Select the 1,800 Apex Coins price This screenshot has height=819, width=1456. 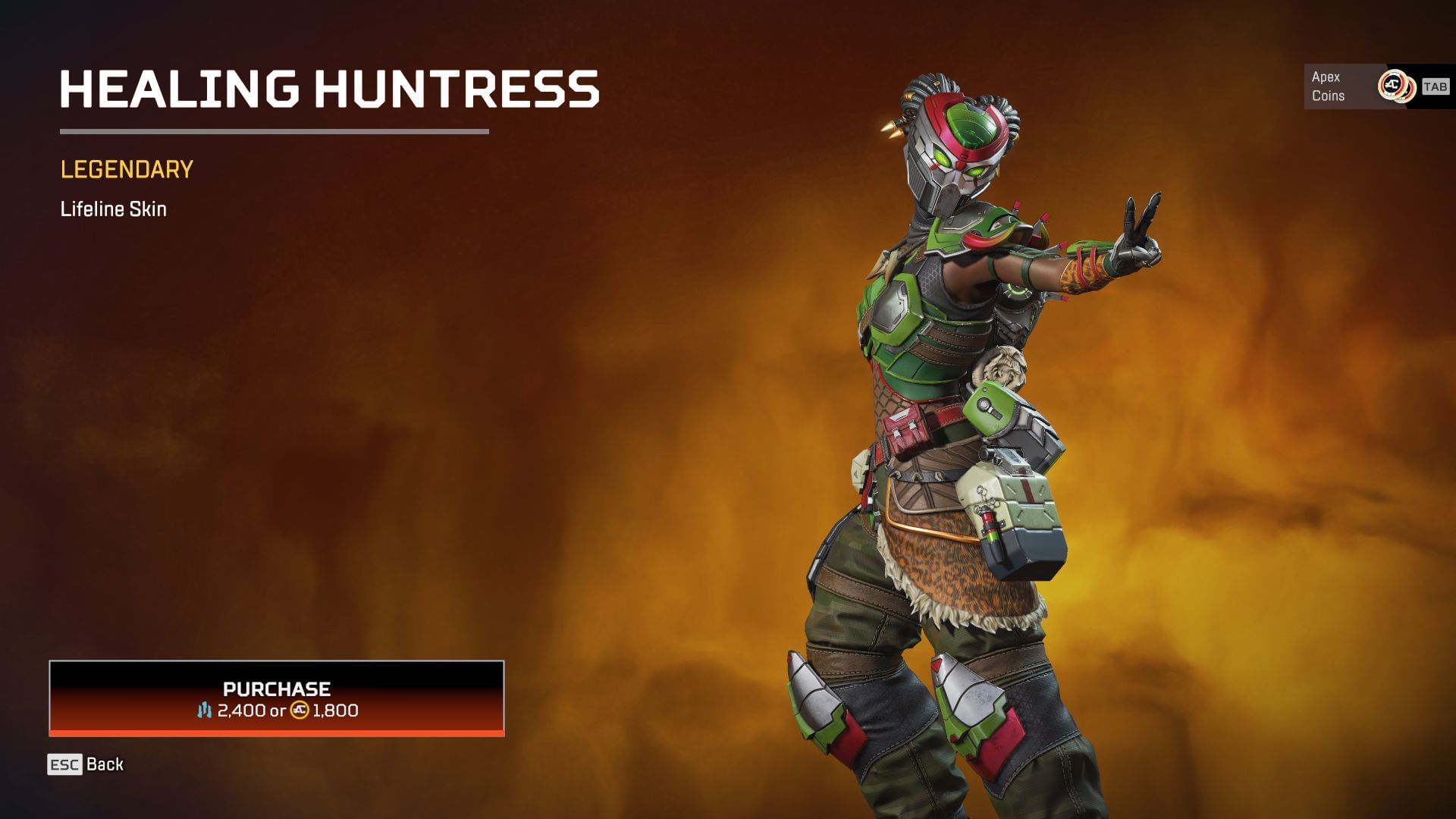pyautogui.click(x=334, y=711)
